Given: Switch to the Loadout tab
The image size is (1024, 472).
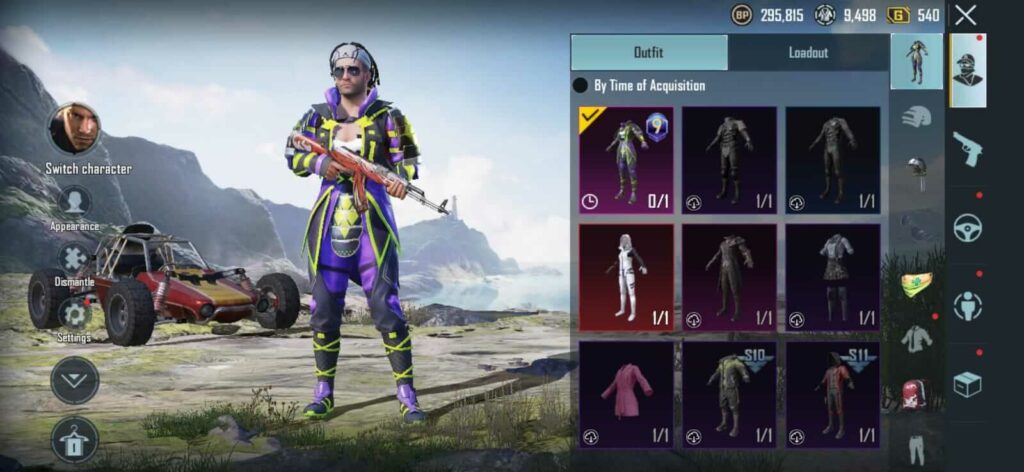Looking at the screenshot, I should pyautogui.click(x=808, y=52).
